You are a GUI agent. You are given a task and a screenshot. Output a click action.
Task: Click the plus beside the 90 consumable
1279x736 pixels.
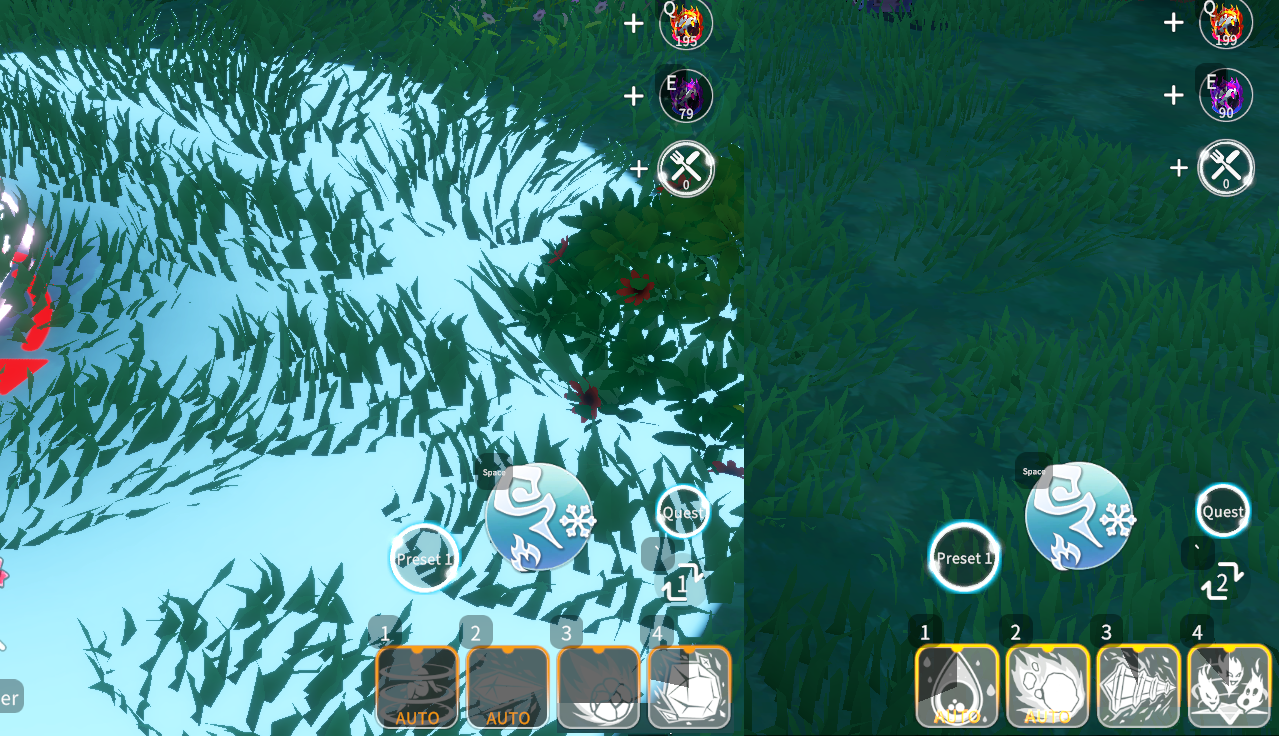pos(1174,96)
